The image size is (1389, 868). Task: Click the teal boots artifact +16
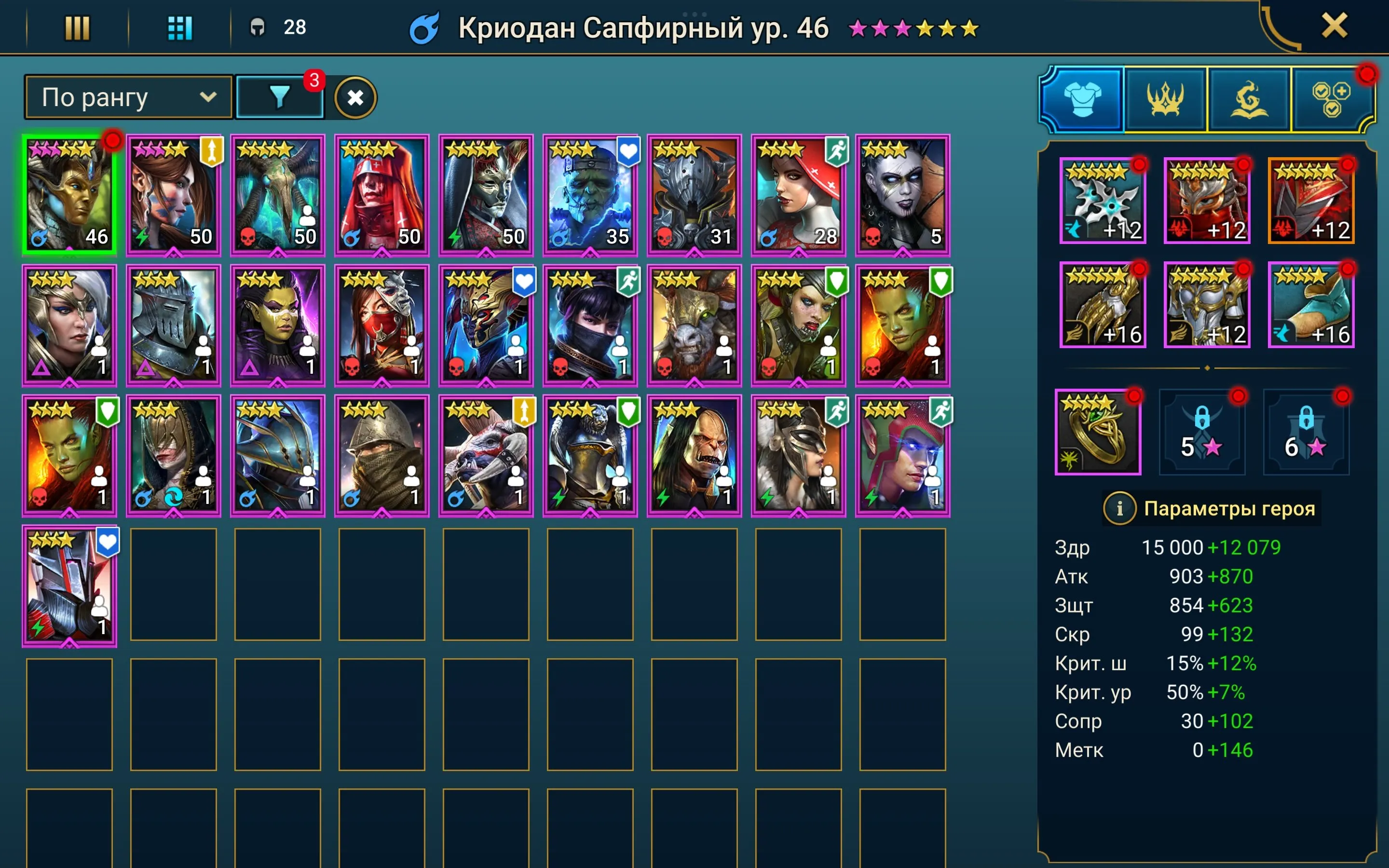point(1310,304)
